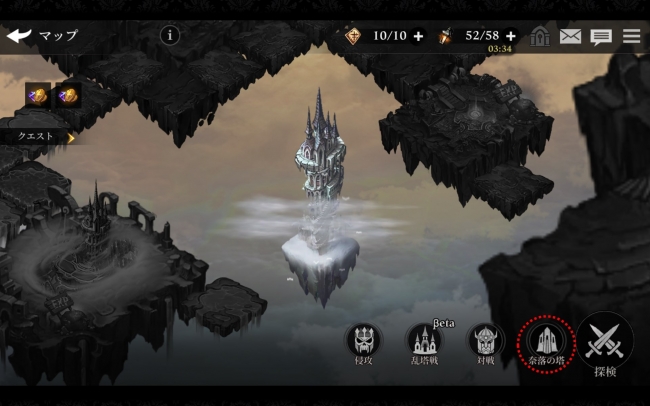Tap the plus beside 52/58 stamina
This screenshot has height=406, width=650.
pyautogui.click(x=512, y=36)
